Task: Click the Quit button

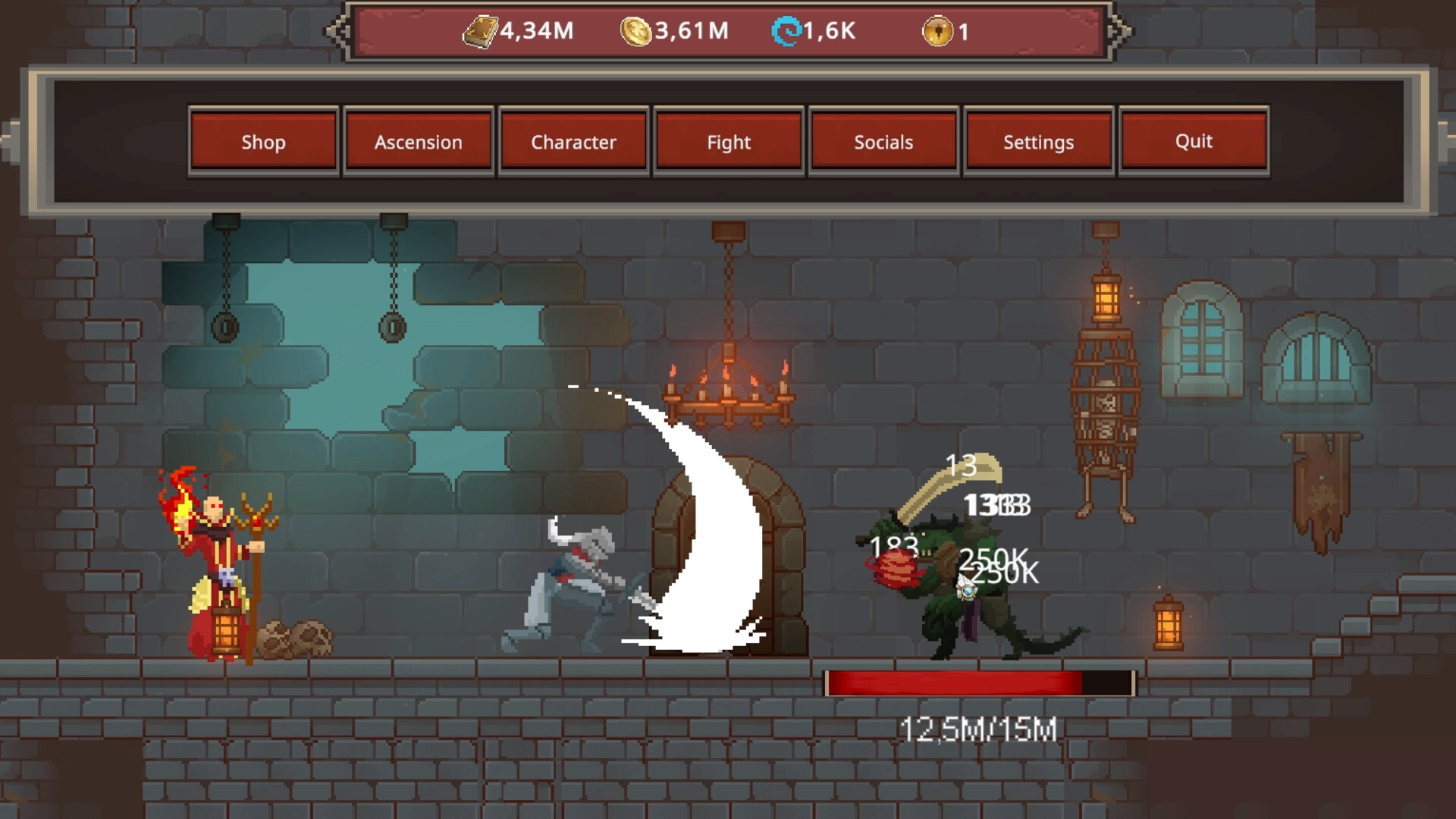Action: [1194, 142]
